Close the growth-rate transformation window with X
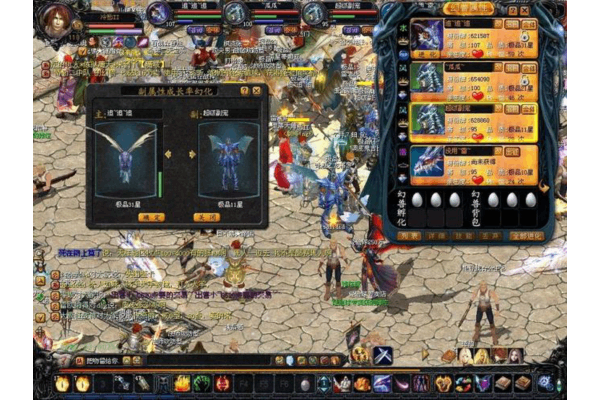Image resolution: width=600 pixels, height=400 pixels. 256,91
